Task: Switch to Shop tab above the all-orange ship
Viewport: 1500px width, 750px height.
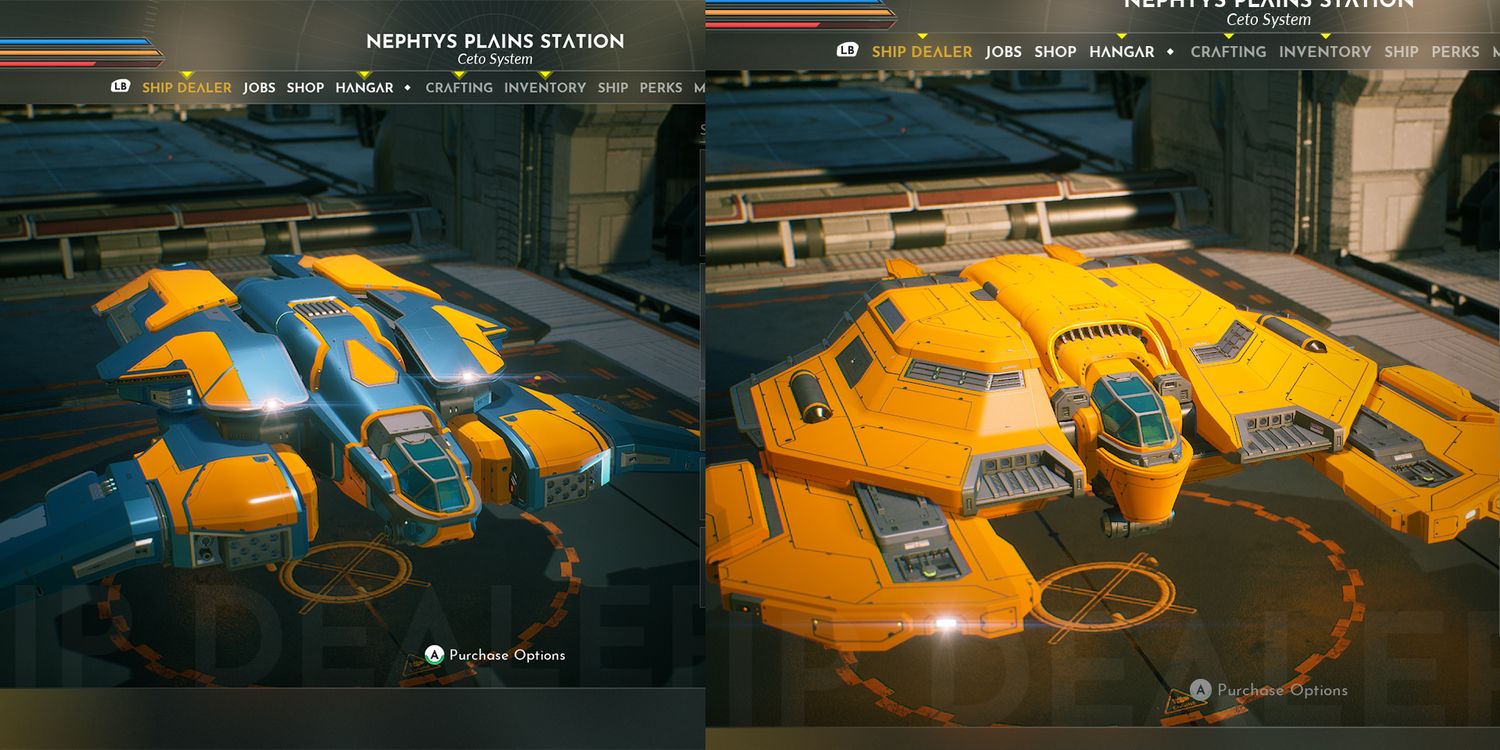Action: (x=1055, y=52)
